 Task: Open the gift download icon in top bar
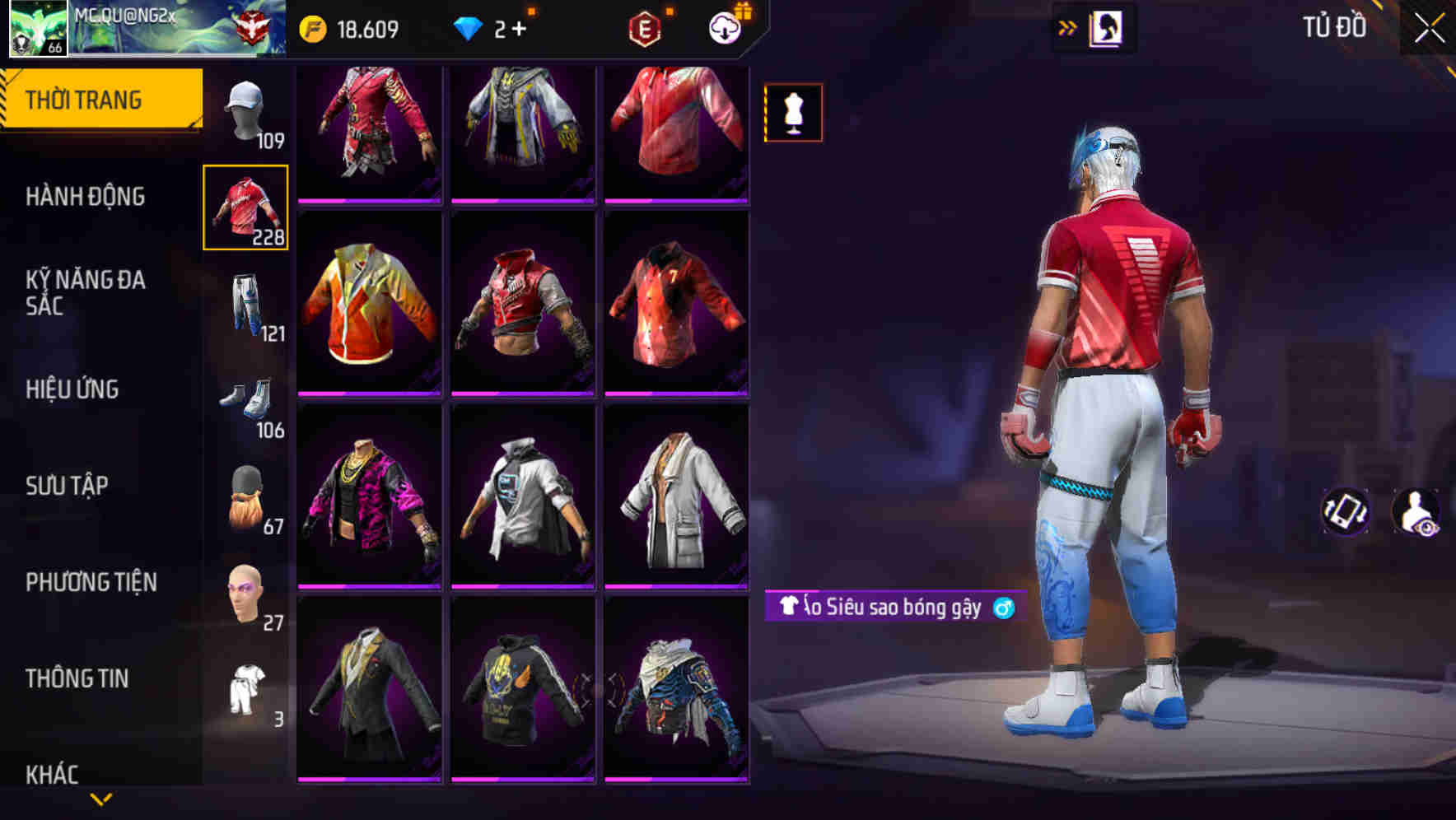pyautogui.click(x=723, y=27)
